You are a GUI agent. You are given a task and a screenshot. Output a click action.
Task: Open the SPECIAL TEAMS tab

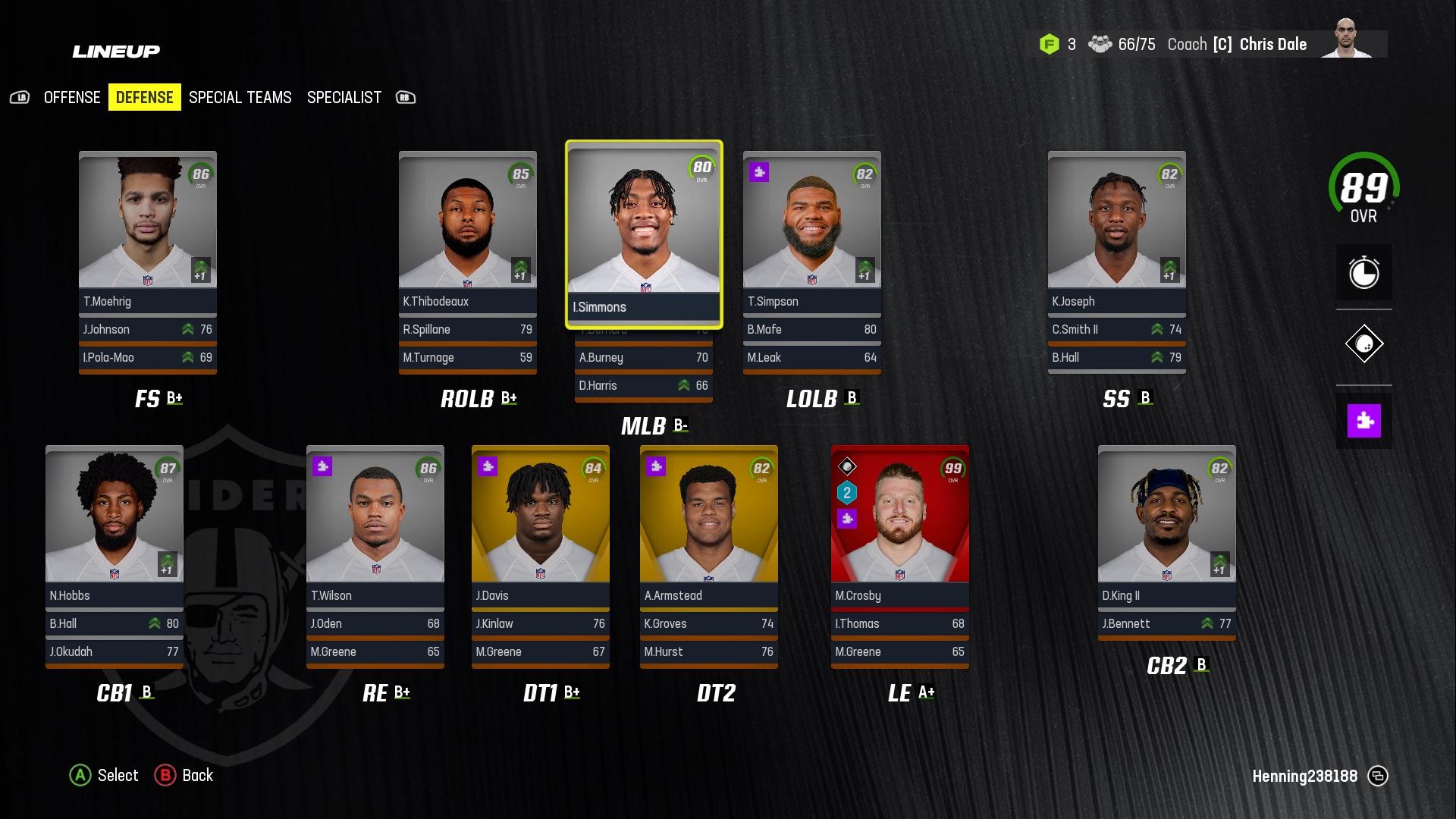coord(240,97)
